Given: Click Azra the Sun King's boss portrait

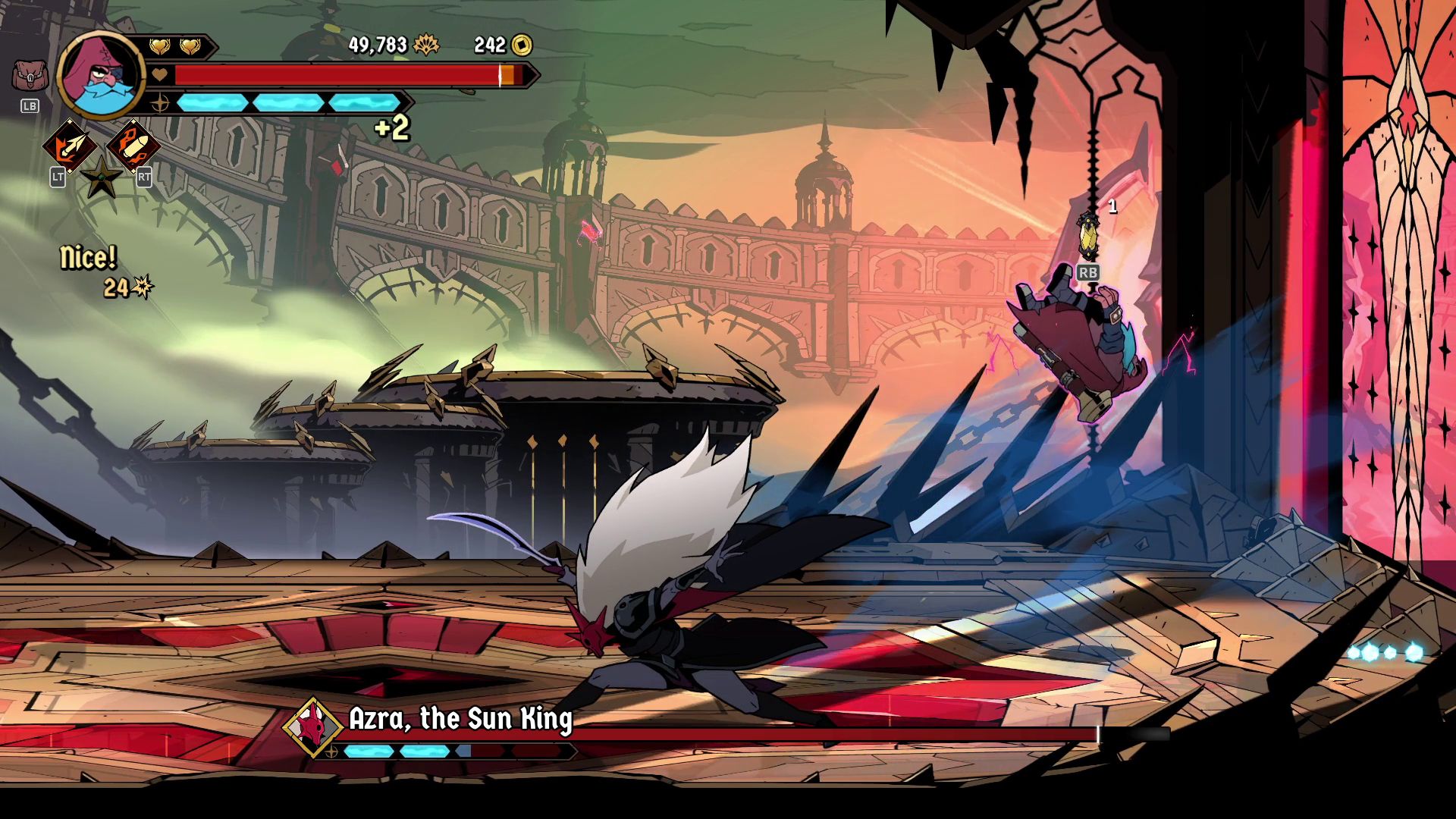Looking at the screenshot, I should [x=312, y=726].
